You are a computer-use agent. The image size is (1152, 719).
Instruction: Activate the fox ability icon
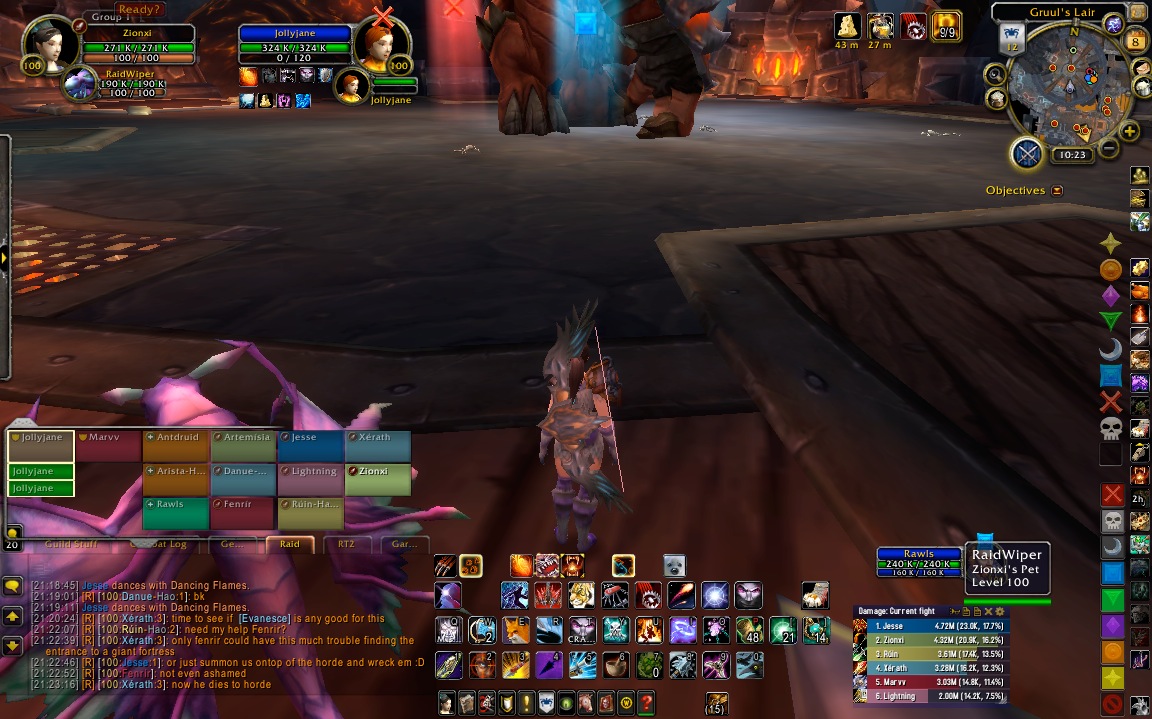click(x=516, y=630)
